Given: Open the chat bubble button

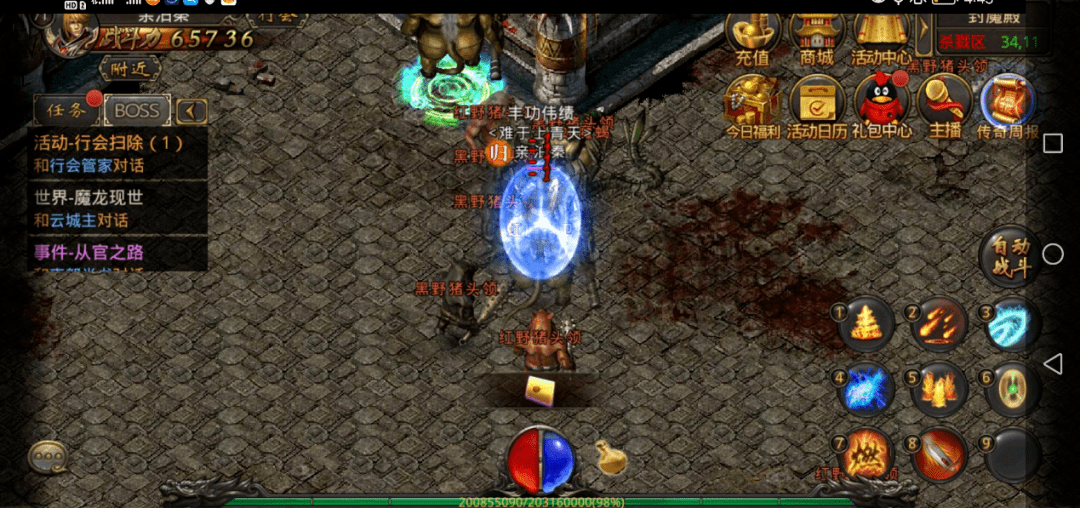Looking at the screenshot, I should point(46,456).
